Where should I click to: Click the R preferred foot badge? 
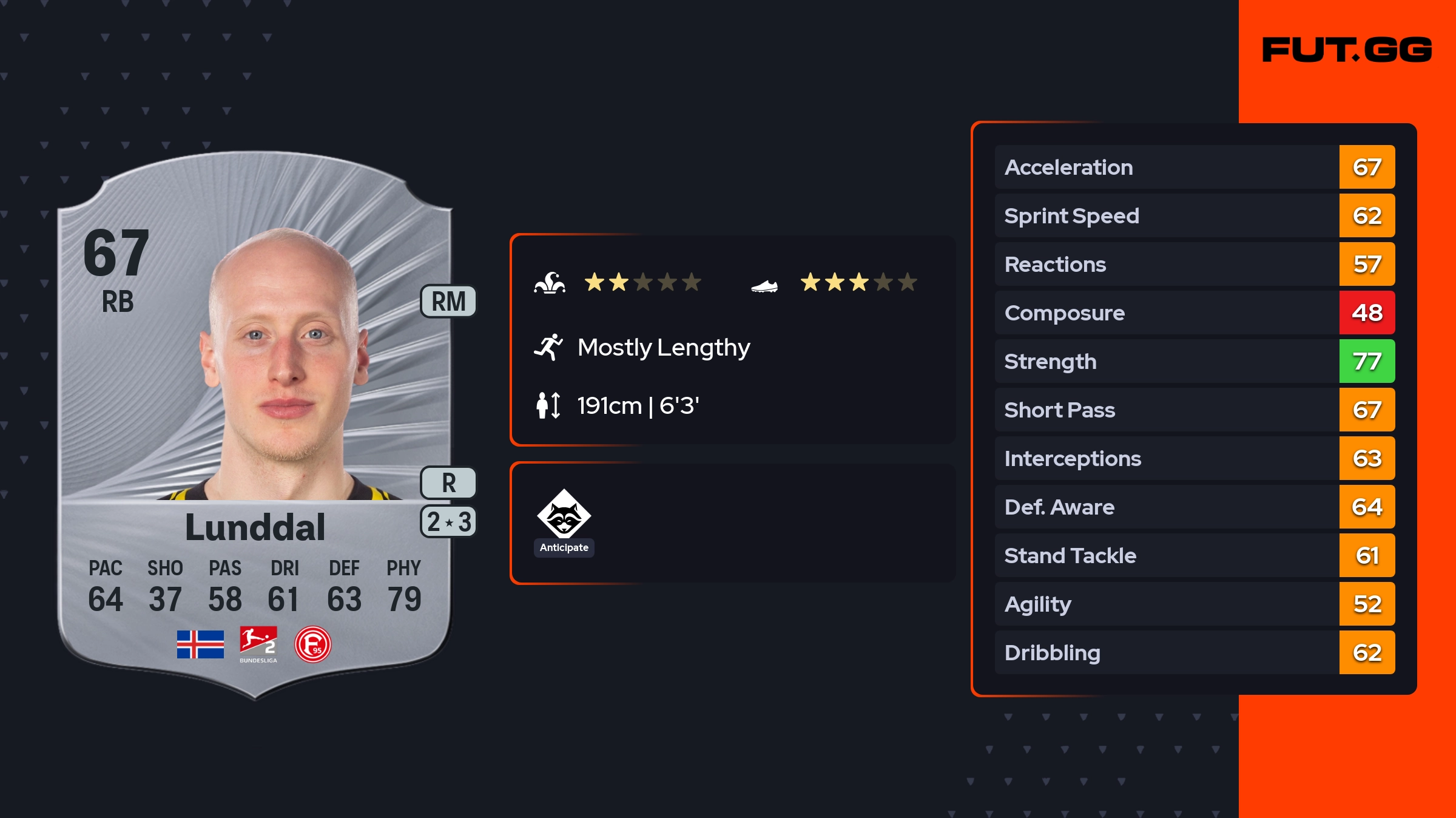(448, 483)
